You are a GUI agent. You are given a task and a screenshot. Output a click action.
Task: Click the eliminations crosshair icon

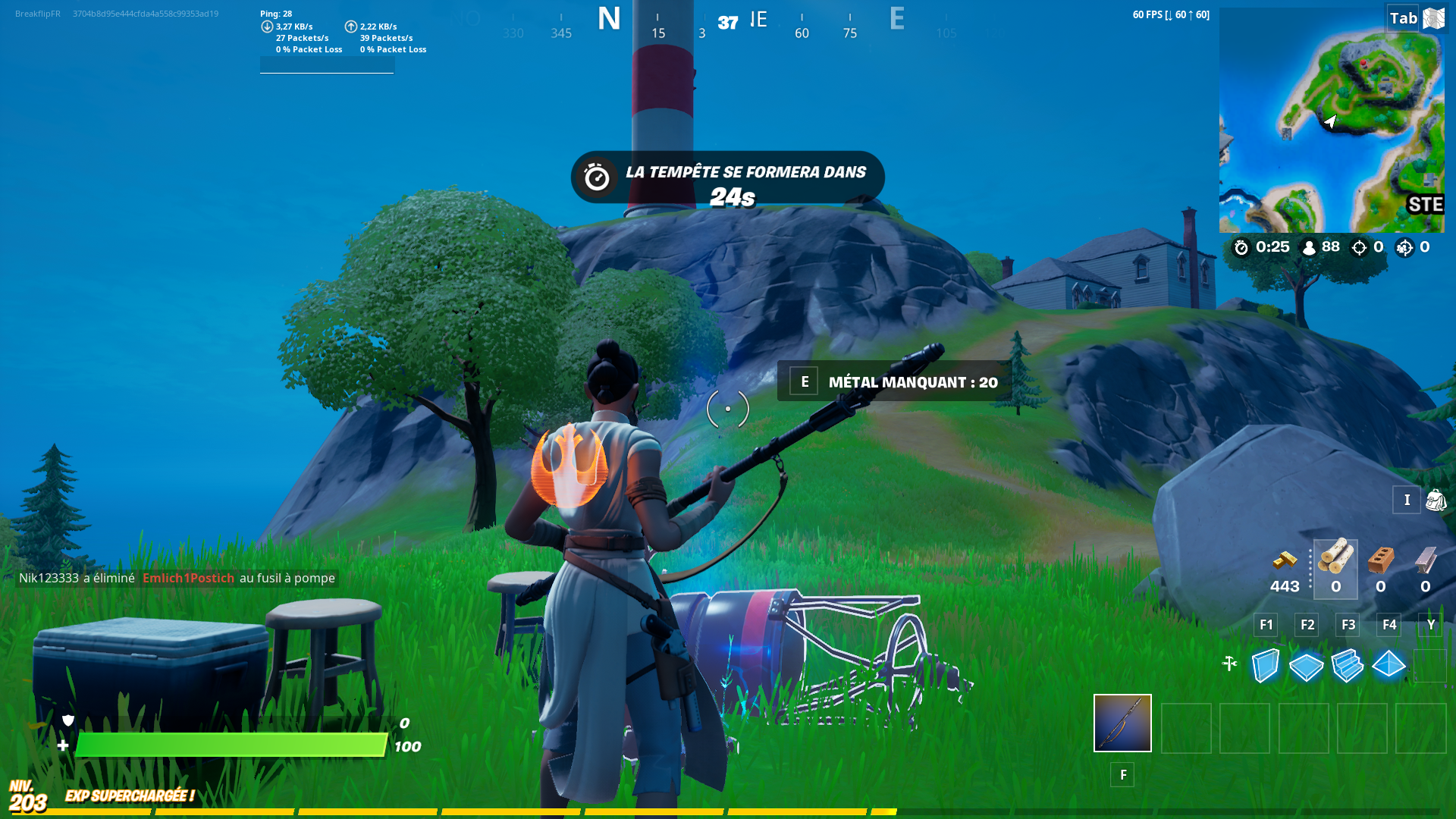(x=1357, y=247)
